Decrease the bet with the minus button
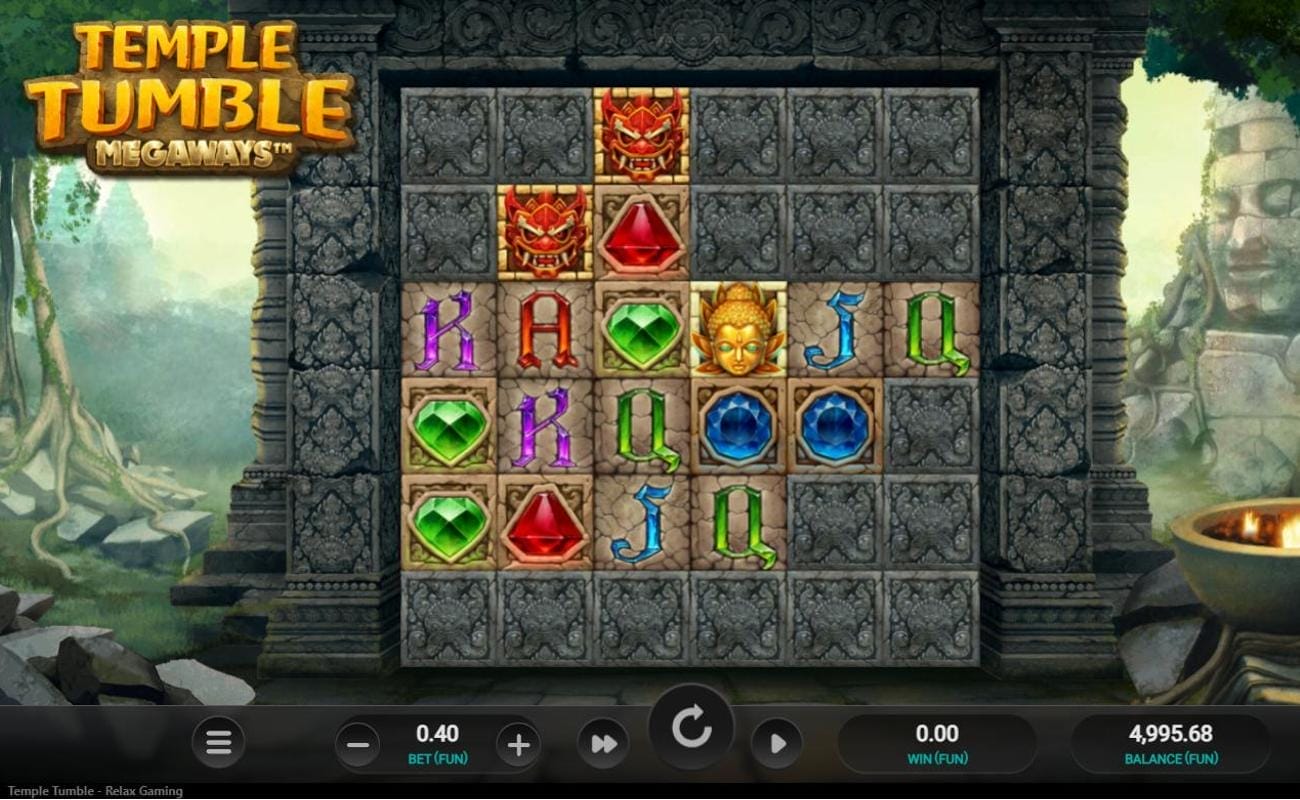The height and width of the screenshot is (800, 1300). point(357,743)
